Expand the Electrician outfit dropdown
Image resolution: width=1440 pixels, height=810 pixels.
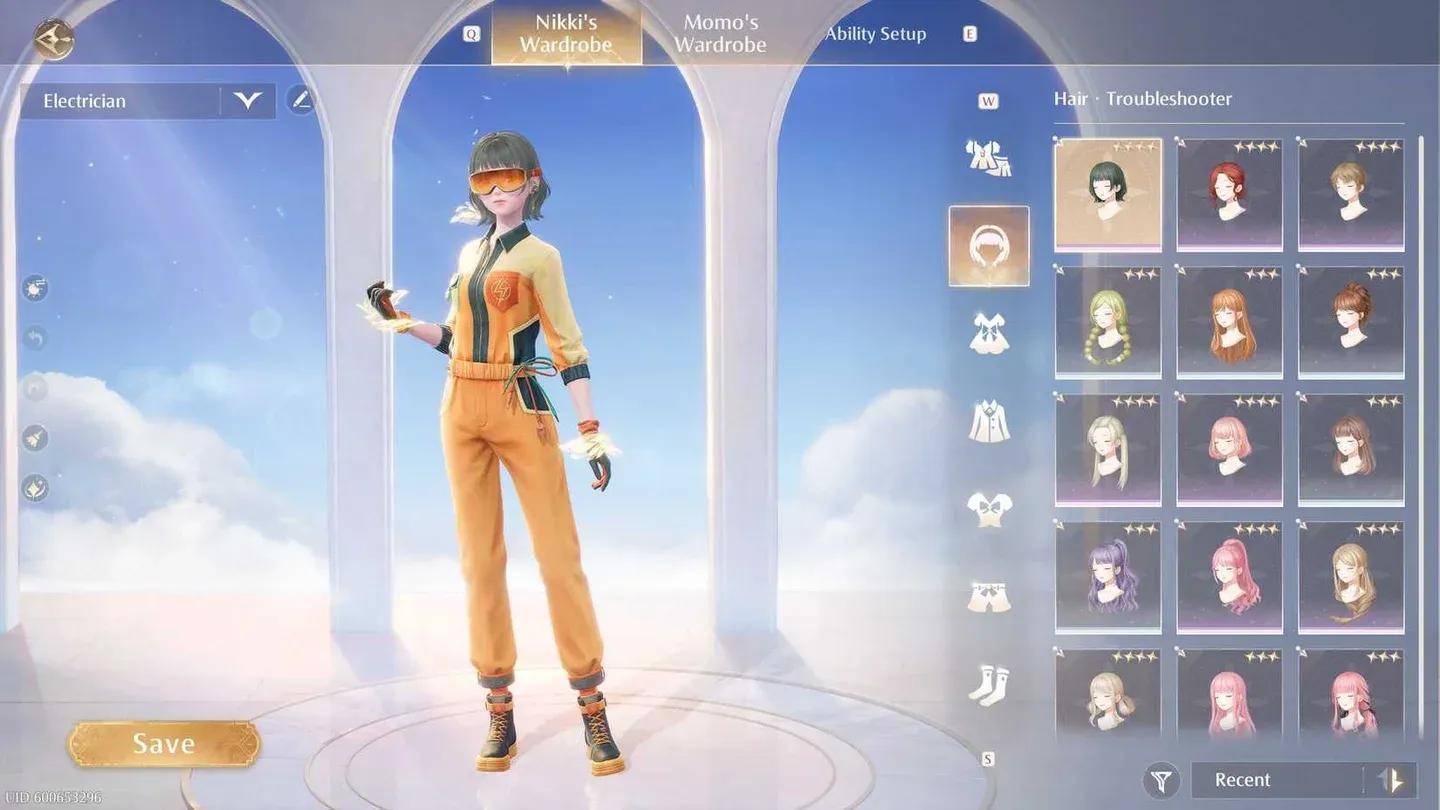(x=246, y=100)
